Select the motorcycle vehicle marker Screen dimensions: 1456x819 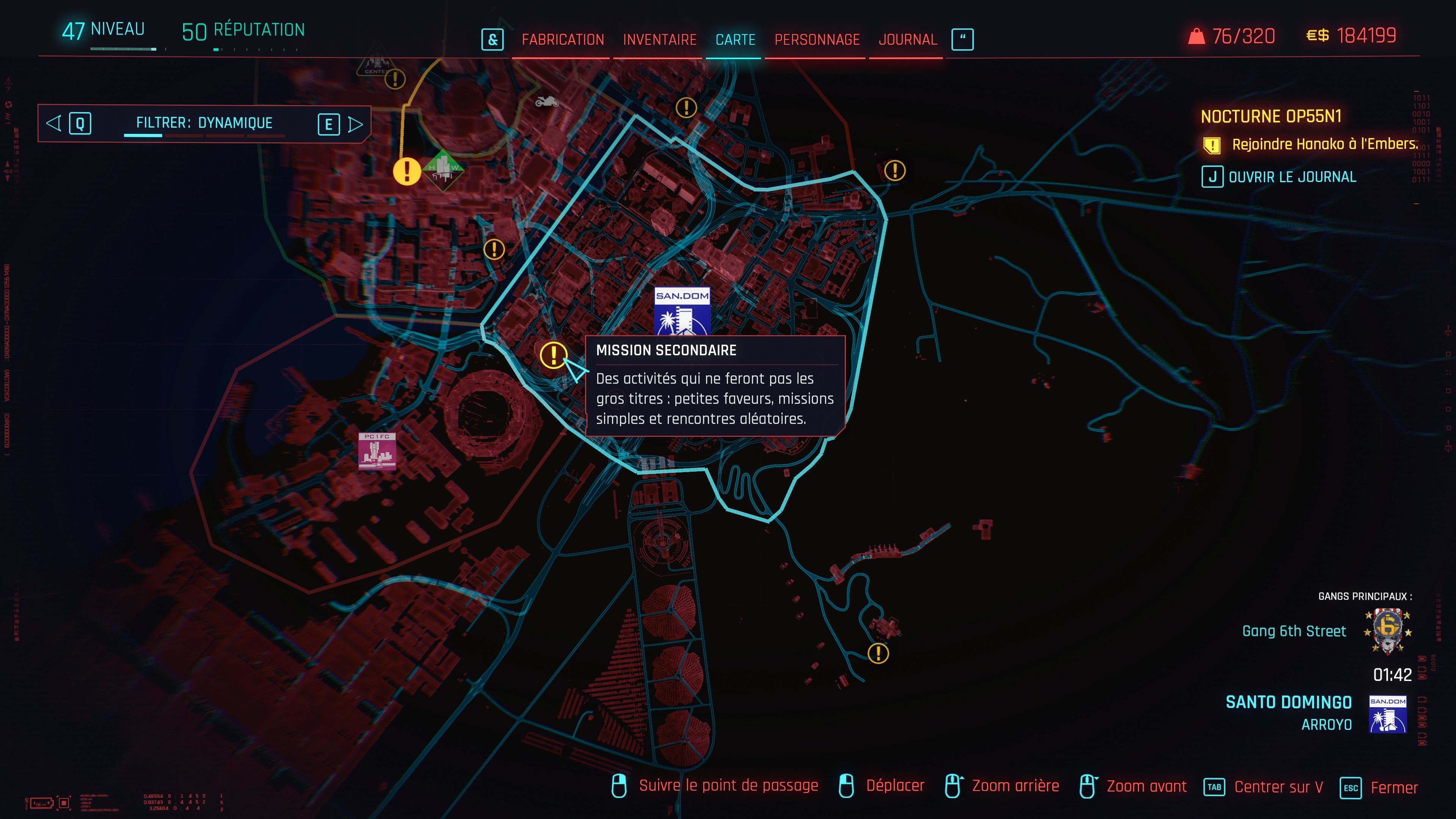tap(546, 102)
